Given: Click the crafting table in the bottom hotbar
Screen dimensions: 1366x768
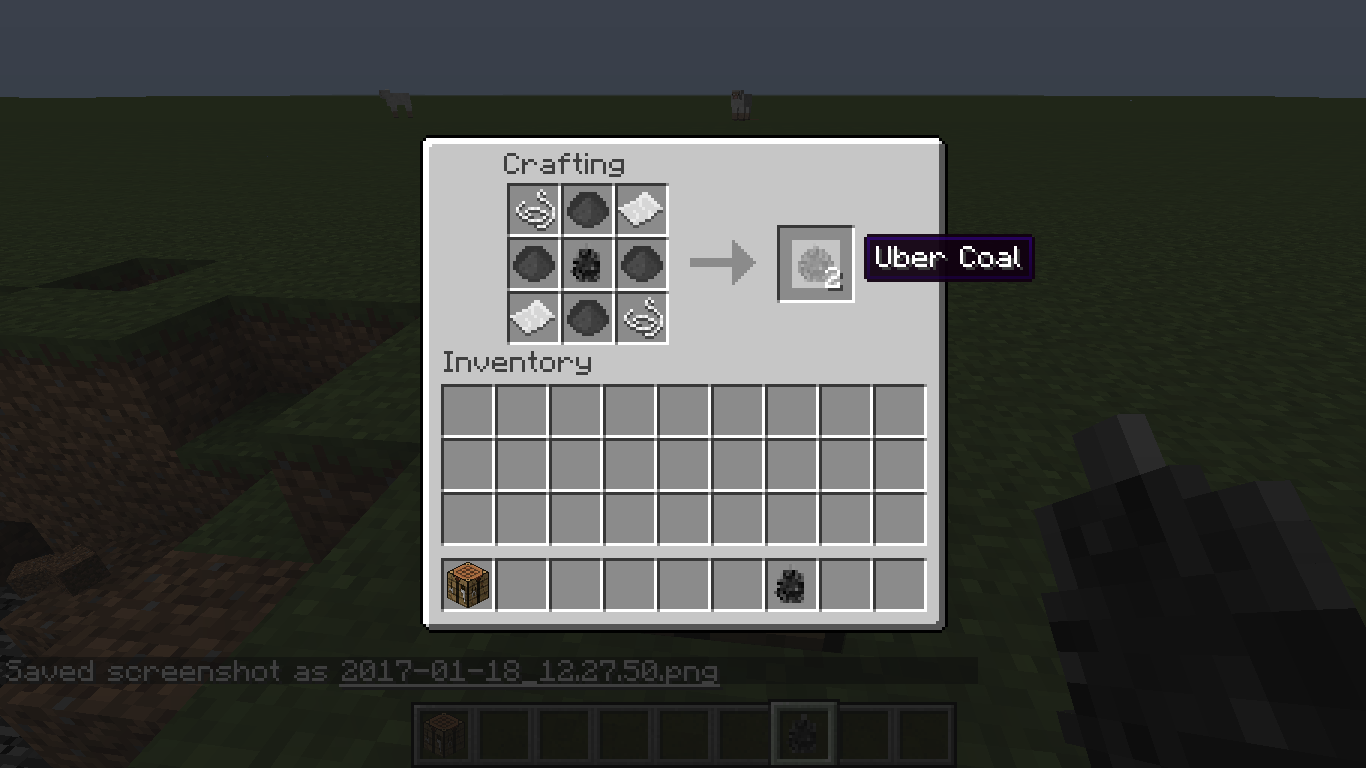Looking at the screenshot, I should pos(443,732).
